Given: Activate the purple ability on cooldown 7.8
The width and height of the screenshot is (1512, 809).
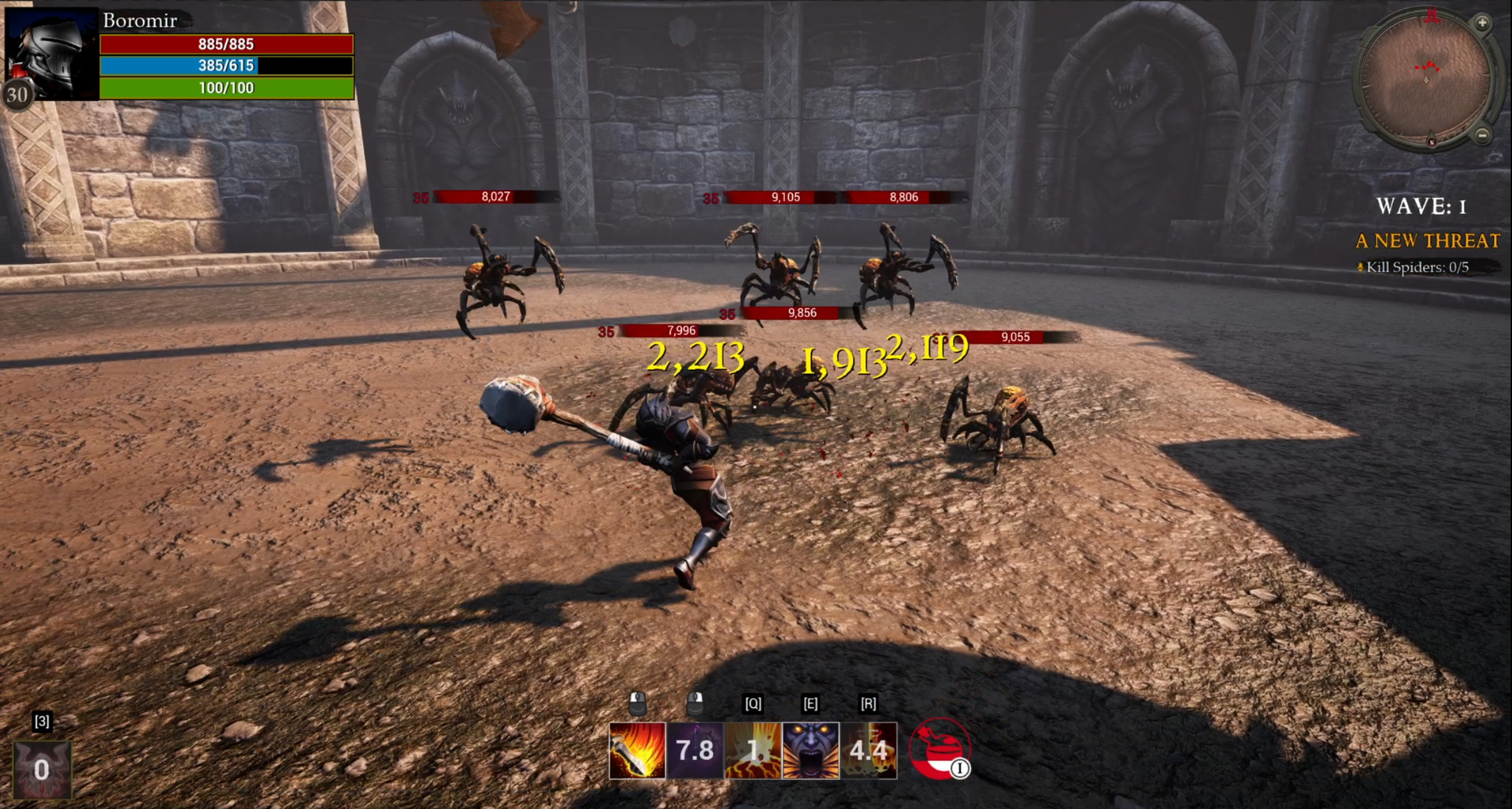Looking at the screenshot, I should click(x=695, y=751).
